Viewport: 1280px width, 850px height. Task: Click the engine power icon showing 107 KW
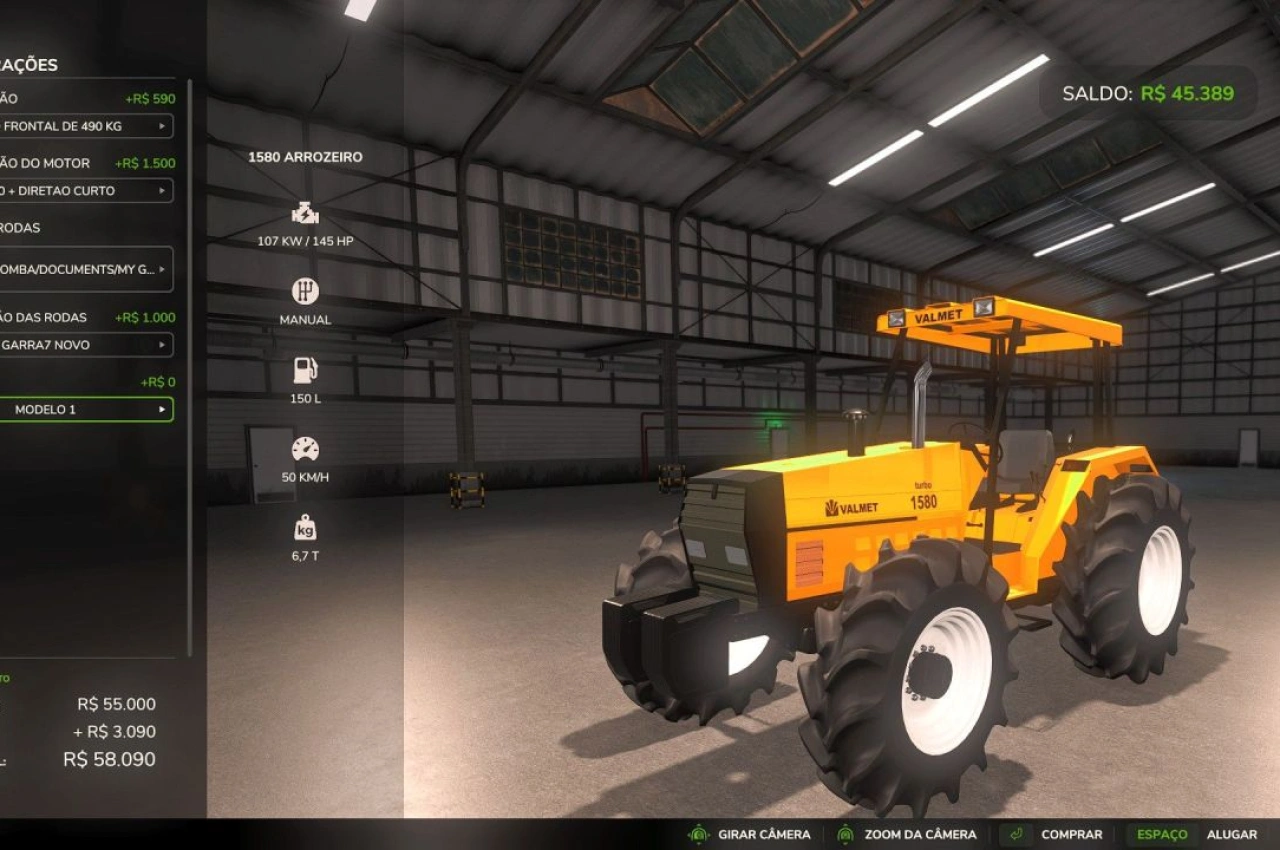tap(303, 212)
